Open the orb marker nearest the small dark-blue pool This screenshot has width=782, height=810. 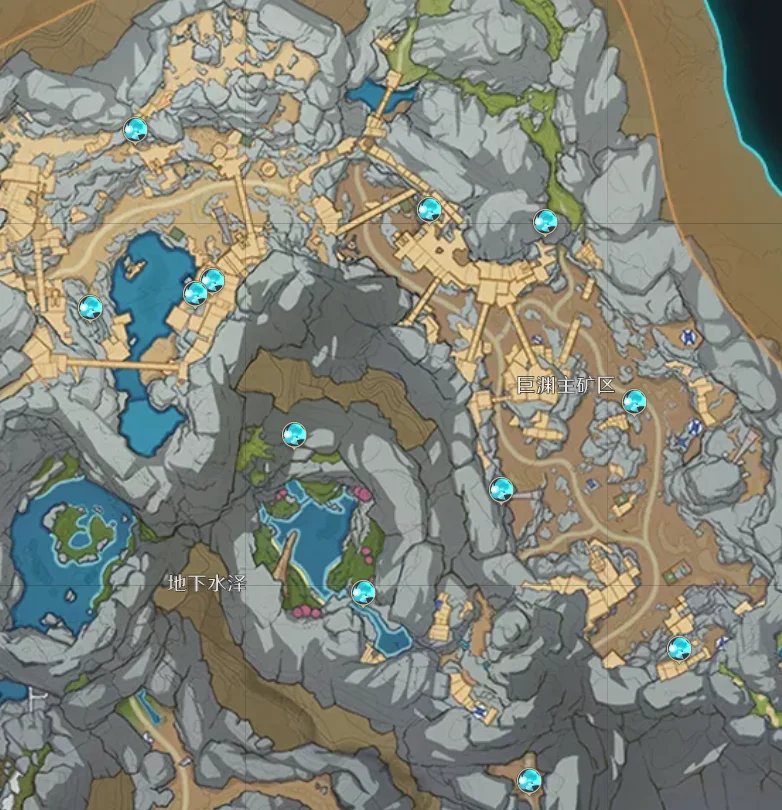click(429, 209)
